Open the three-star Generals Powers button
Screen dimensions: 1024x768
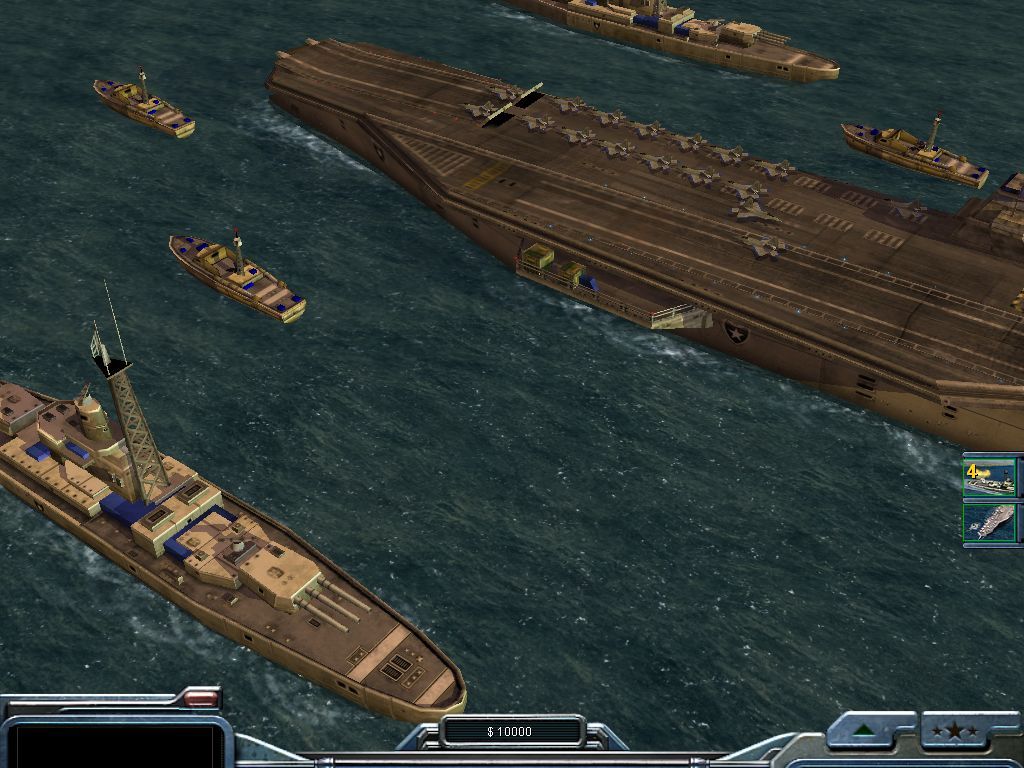(955, 731)
